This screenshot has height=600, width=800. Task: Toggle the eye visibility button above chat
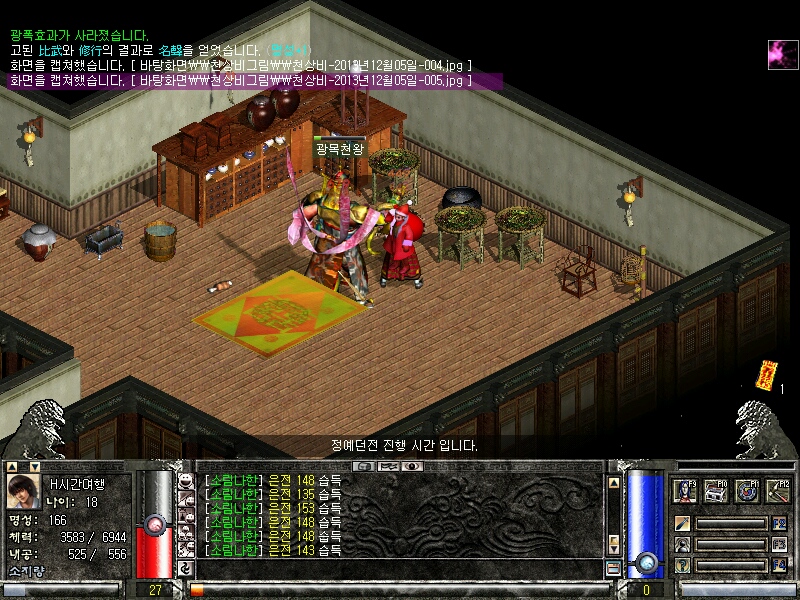(411, 466)
